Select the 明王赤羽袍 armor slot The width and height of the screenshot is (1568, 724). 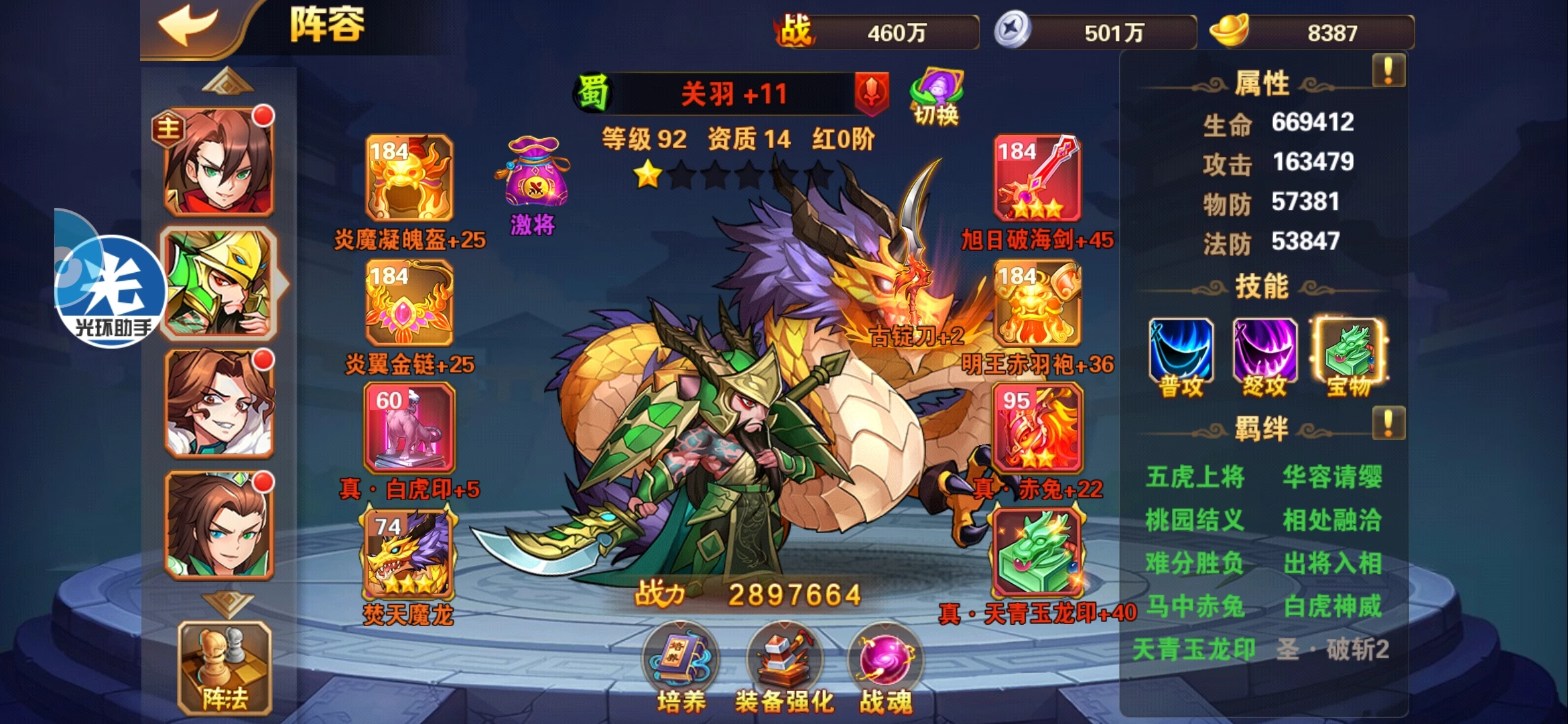pyautogui.click(x=1037, y=303)
